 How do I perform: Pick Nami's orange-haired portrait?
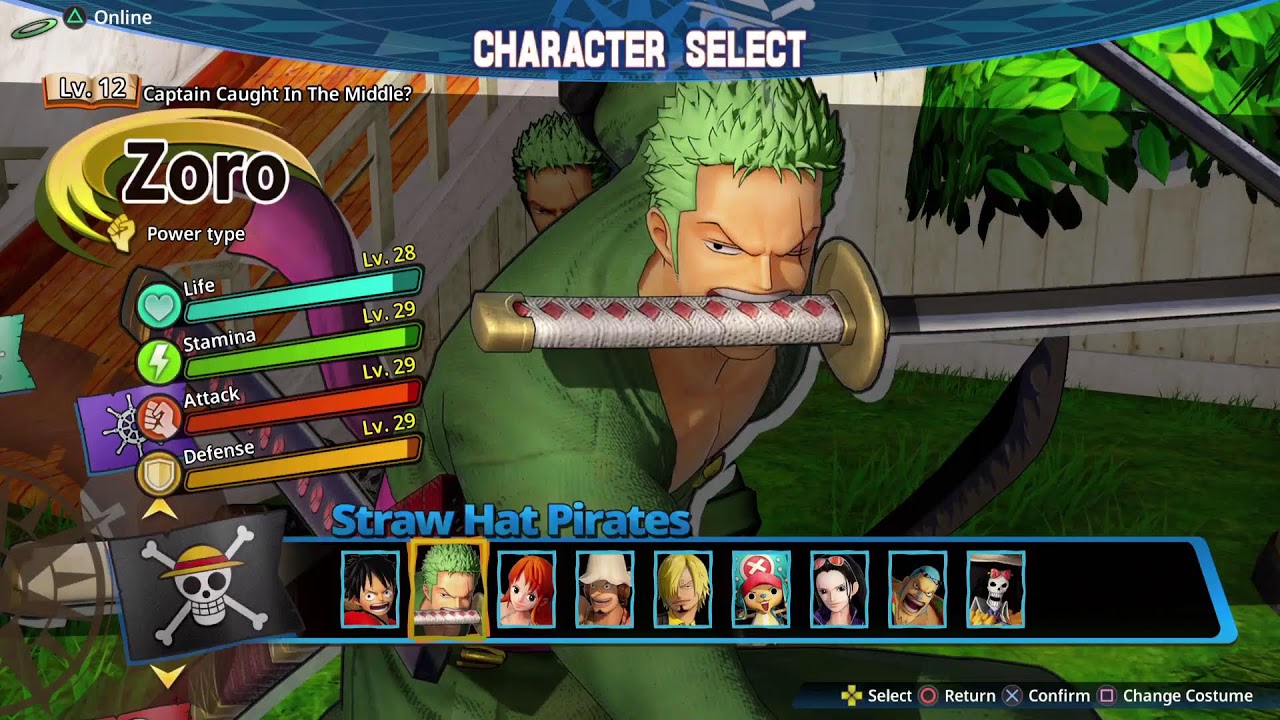pyautogui.click(x=526, y=589)
